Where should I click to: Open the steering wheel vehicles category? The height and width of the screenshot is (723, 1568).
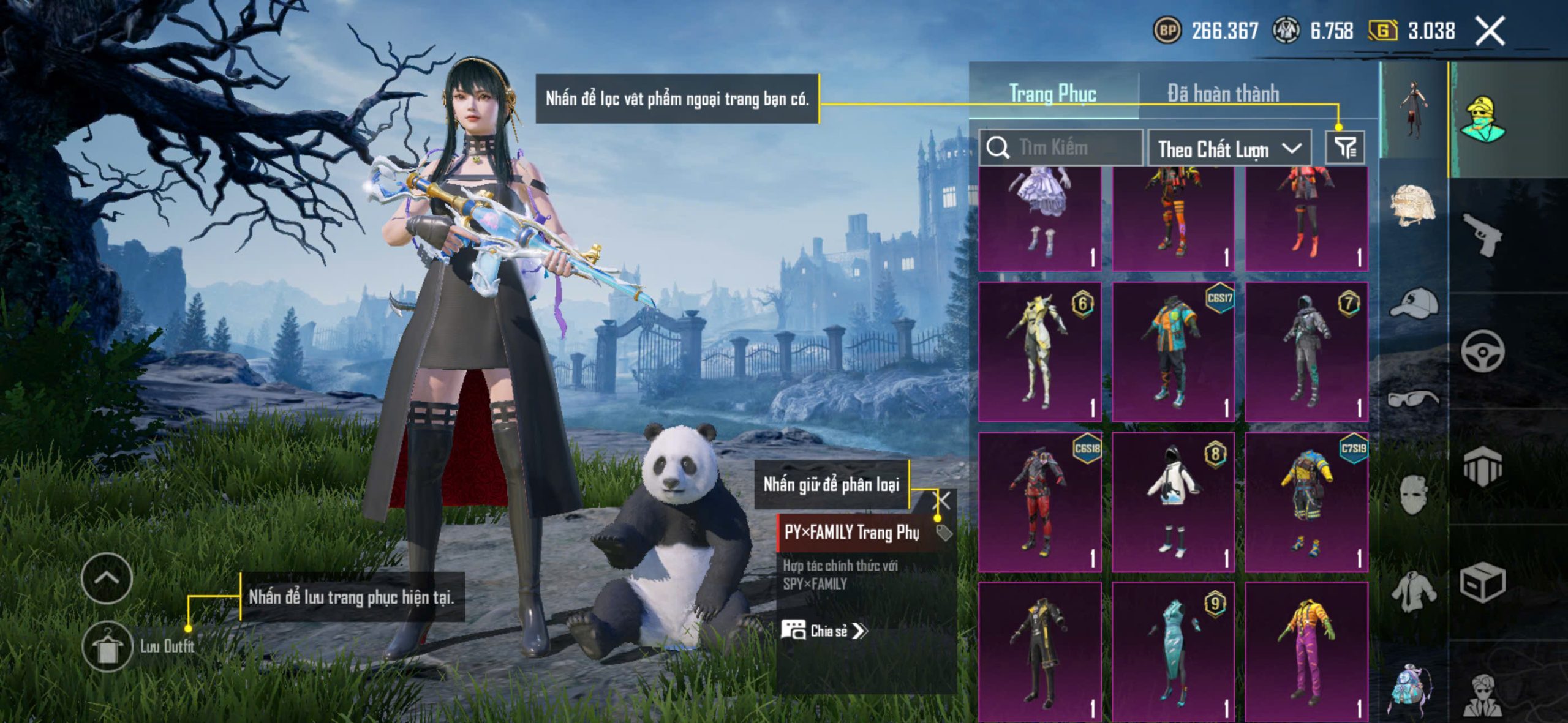coord(1482,351)
